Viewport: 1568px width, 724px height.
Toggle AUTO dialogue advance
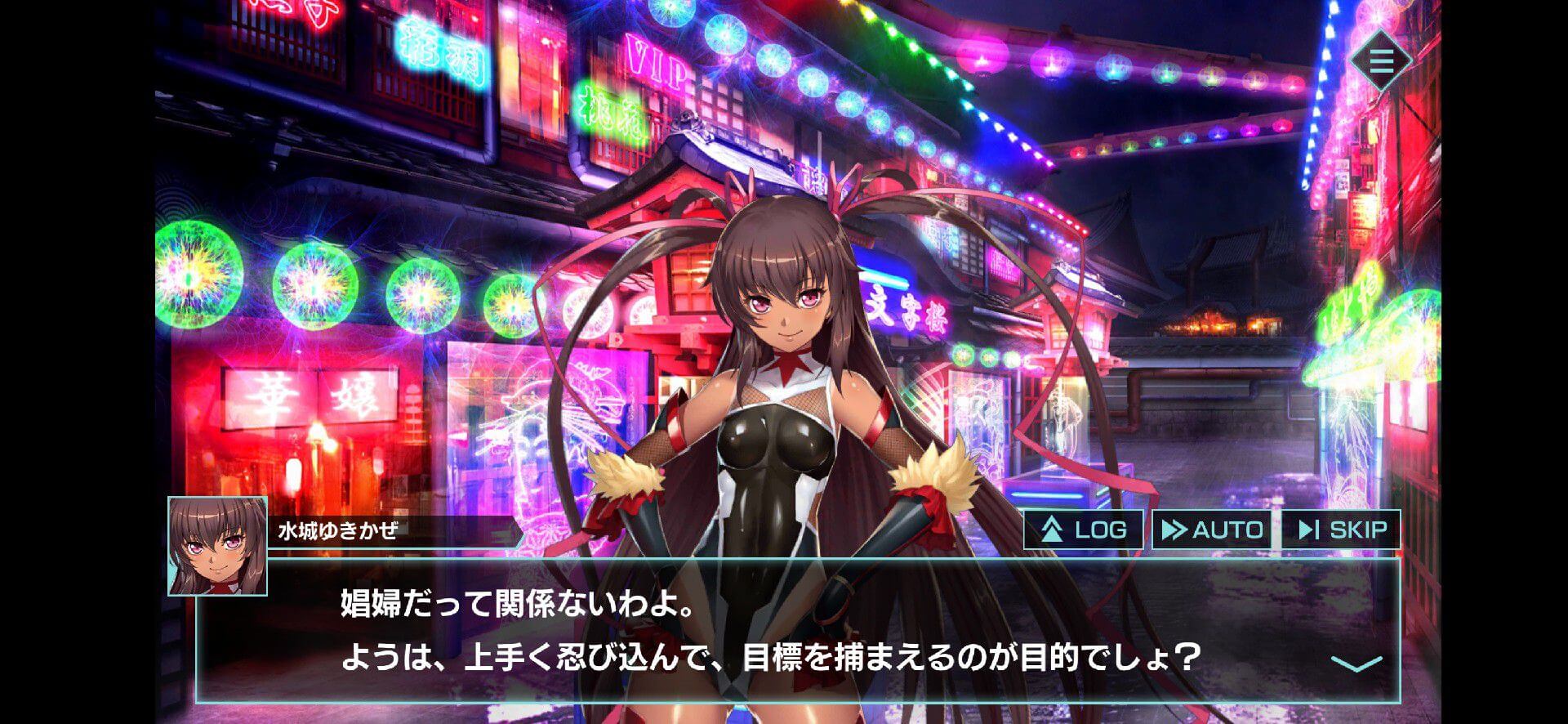[1212, 530]
